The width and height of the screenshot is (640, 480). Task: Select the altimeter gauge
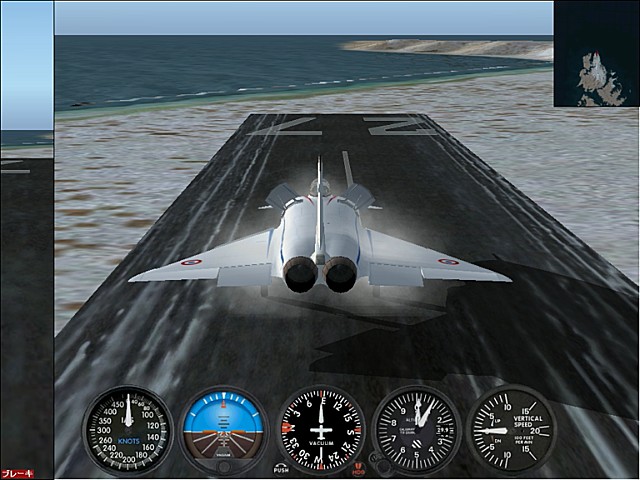pos(416,430)
